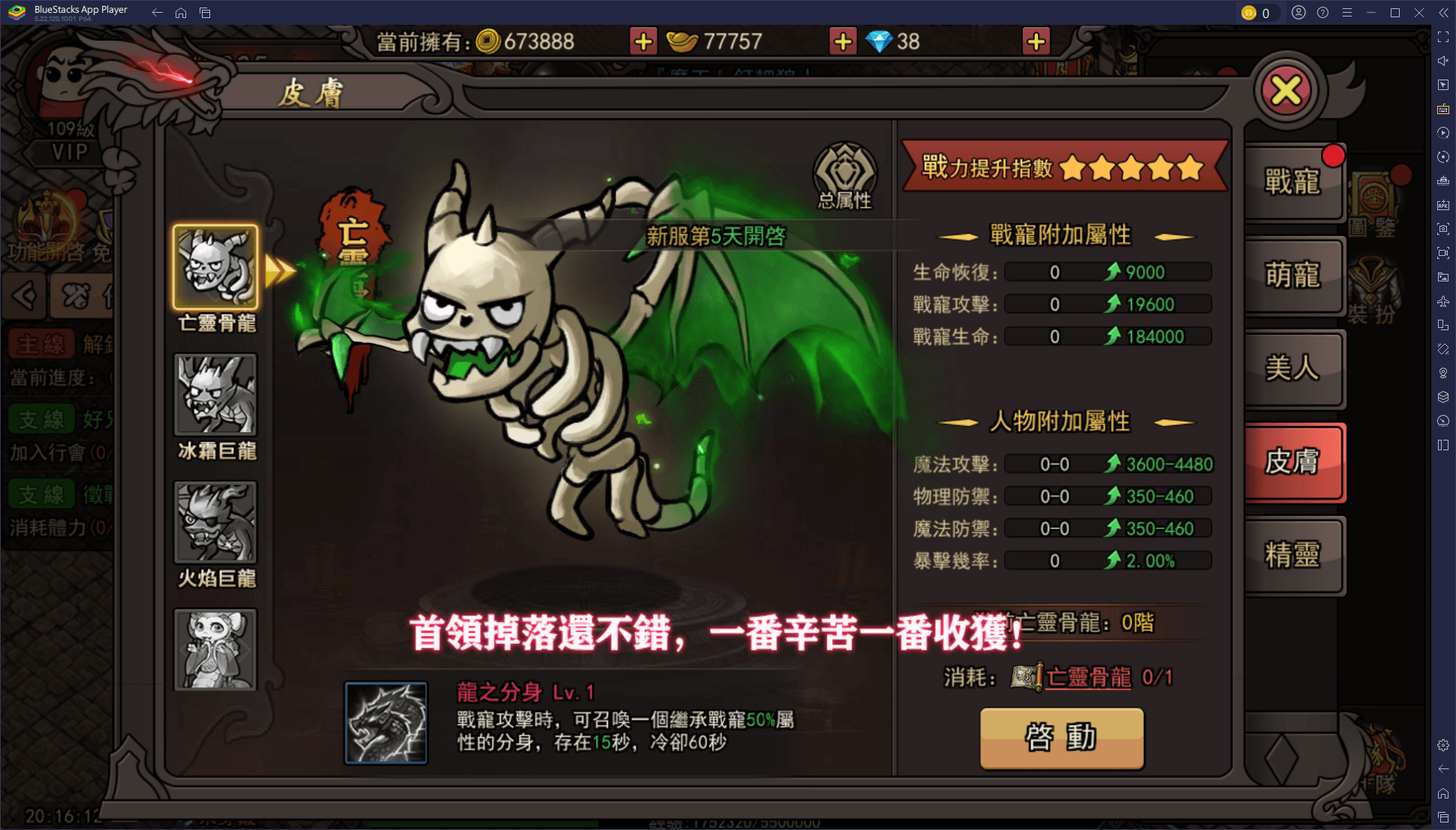Take a screenshot with the sidebar camera icon

point(1442,229)
